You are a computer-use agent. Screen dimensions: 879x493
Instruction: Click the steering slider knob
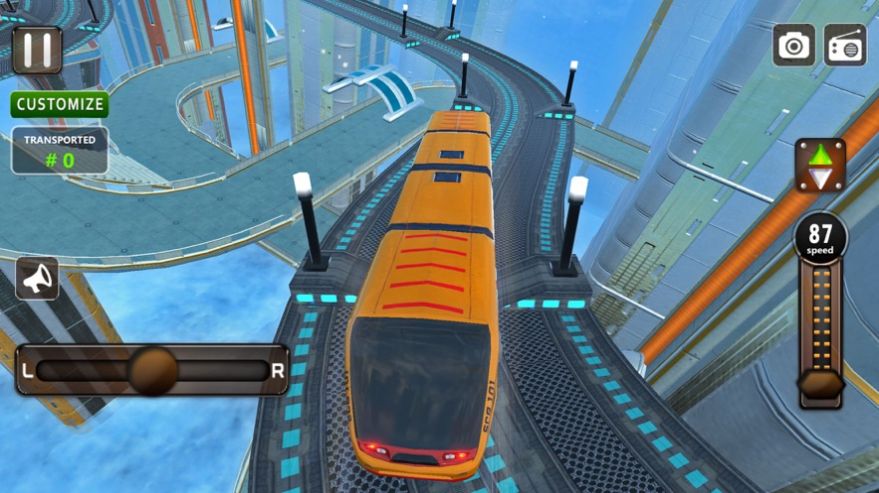tap(153, 370)
